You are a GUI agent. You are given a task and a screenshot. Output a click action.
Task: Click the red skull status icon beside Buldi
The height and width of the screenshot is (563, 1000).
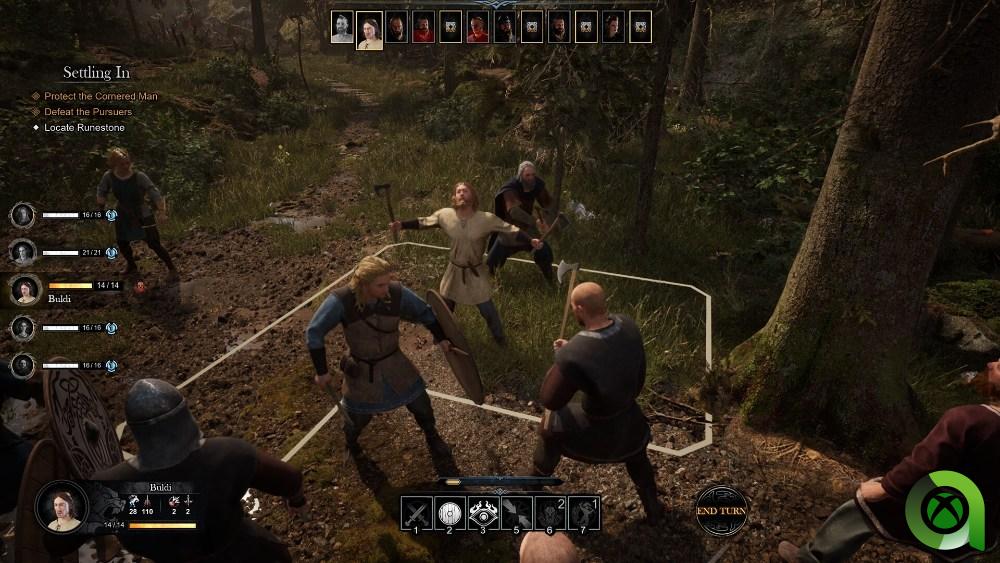[140, 286]
